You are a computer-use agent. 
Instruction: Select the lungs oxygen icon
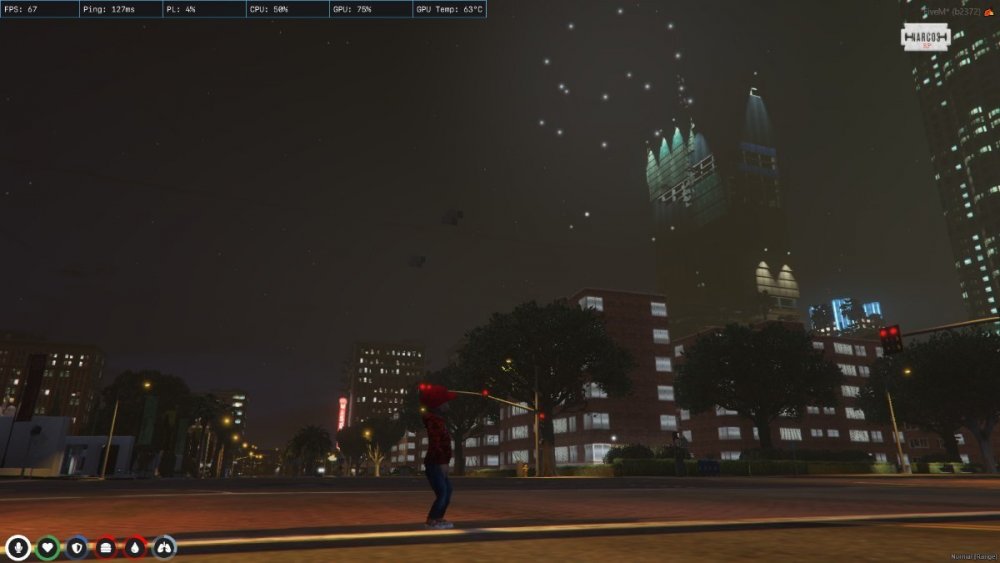(x=164, y=547)
